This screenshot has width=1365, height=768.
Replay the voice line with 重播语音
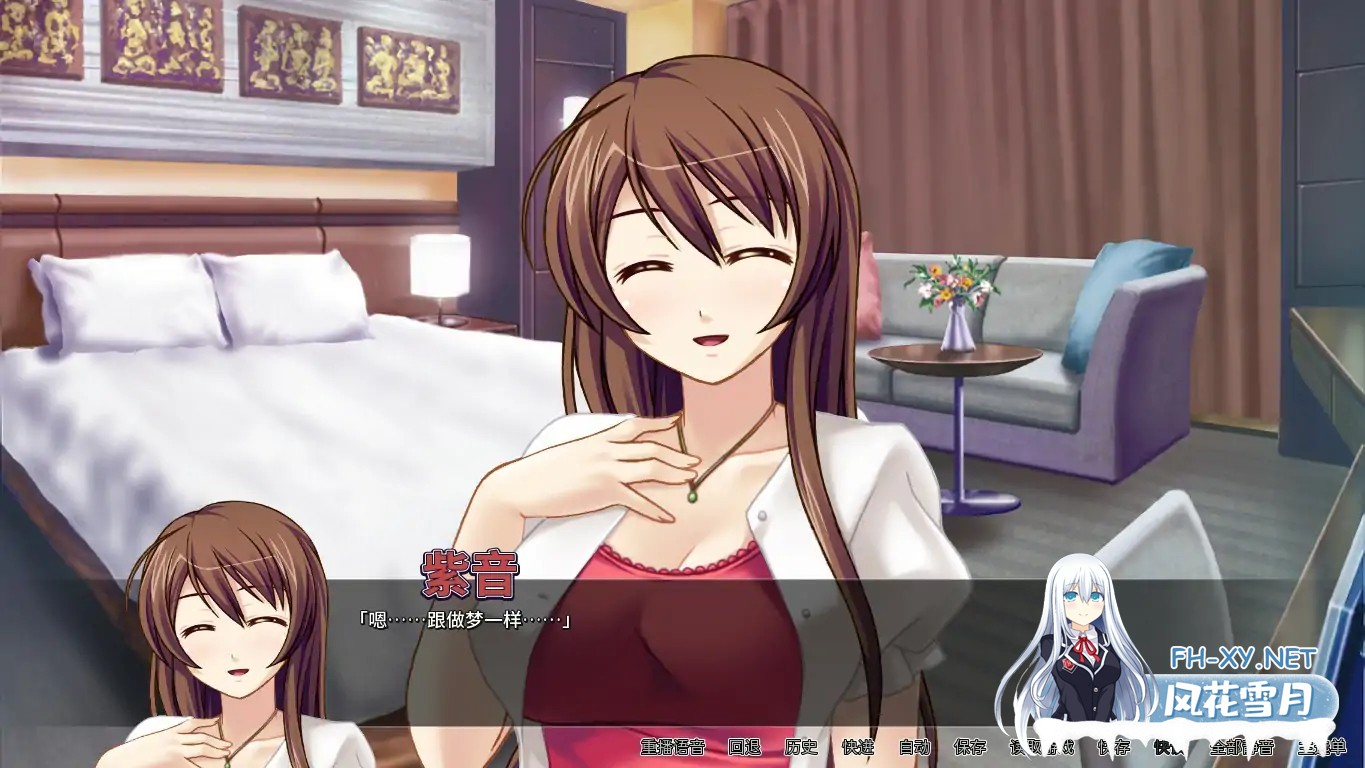[x=673, y=747]
